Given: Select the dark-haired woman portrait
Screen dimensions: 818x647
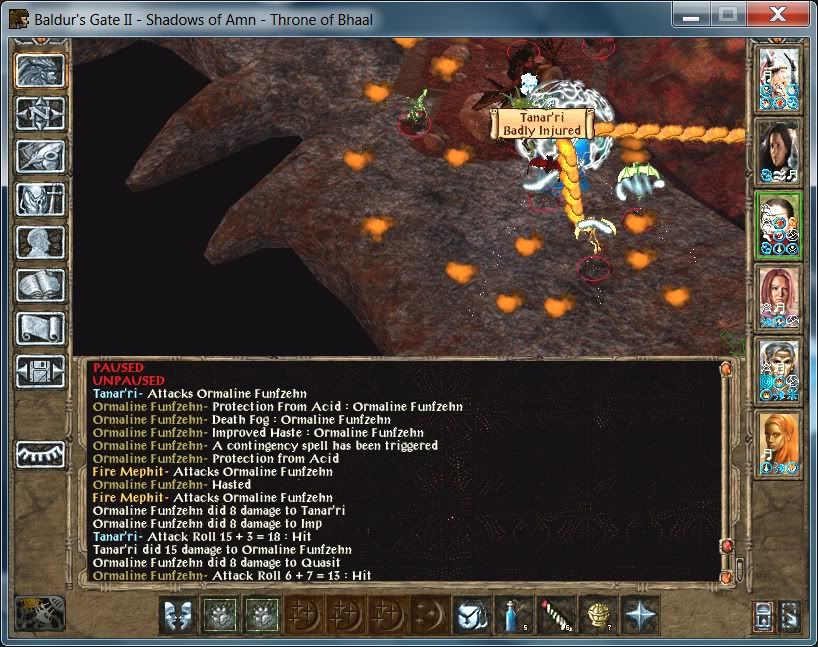Looking at the screenshot, I should 778,152.
